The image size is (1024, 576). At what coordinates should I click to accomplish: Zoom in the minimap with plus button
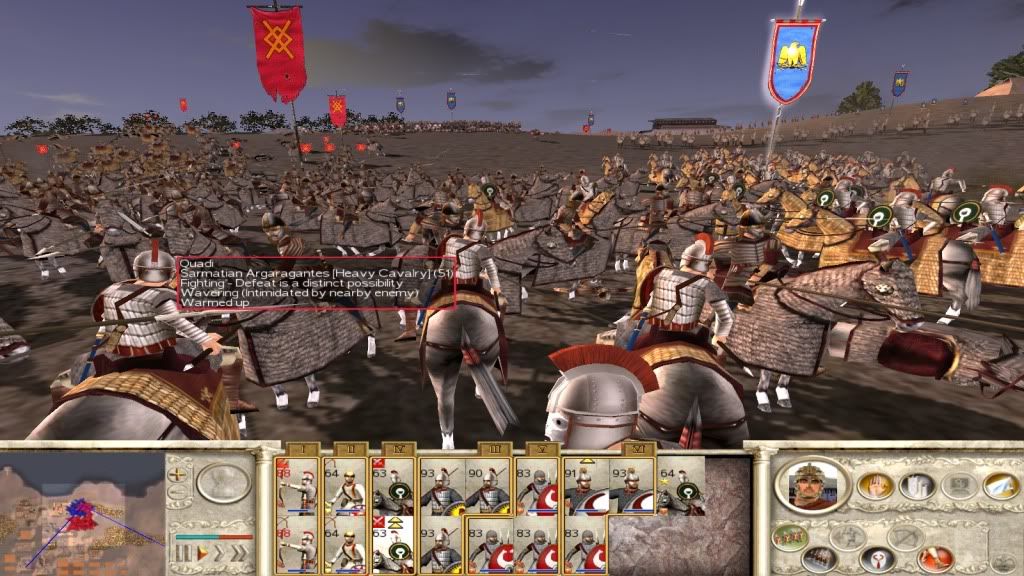177,474
